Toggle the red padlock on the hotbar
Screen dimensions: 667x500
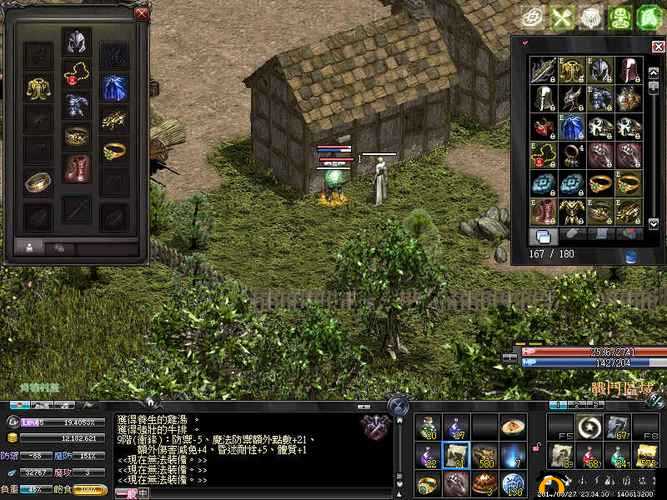click(x=538, y=444)
